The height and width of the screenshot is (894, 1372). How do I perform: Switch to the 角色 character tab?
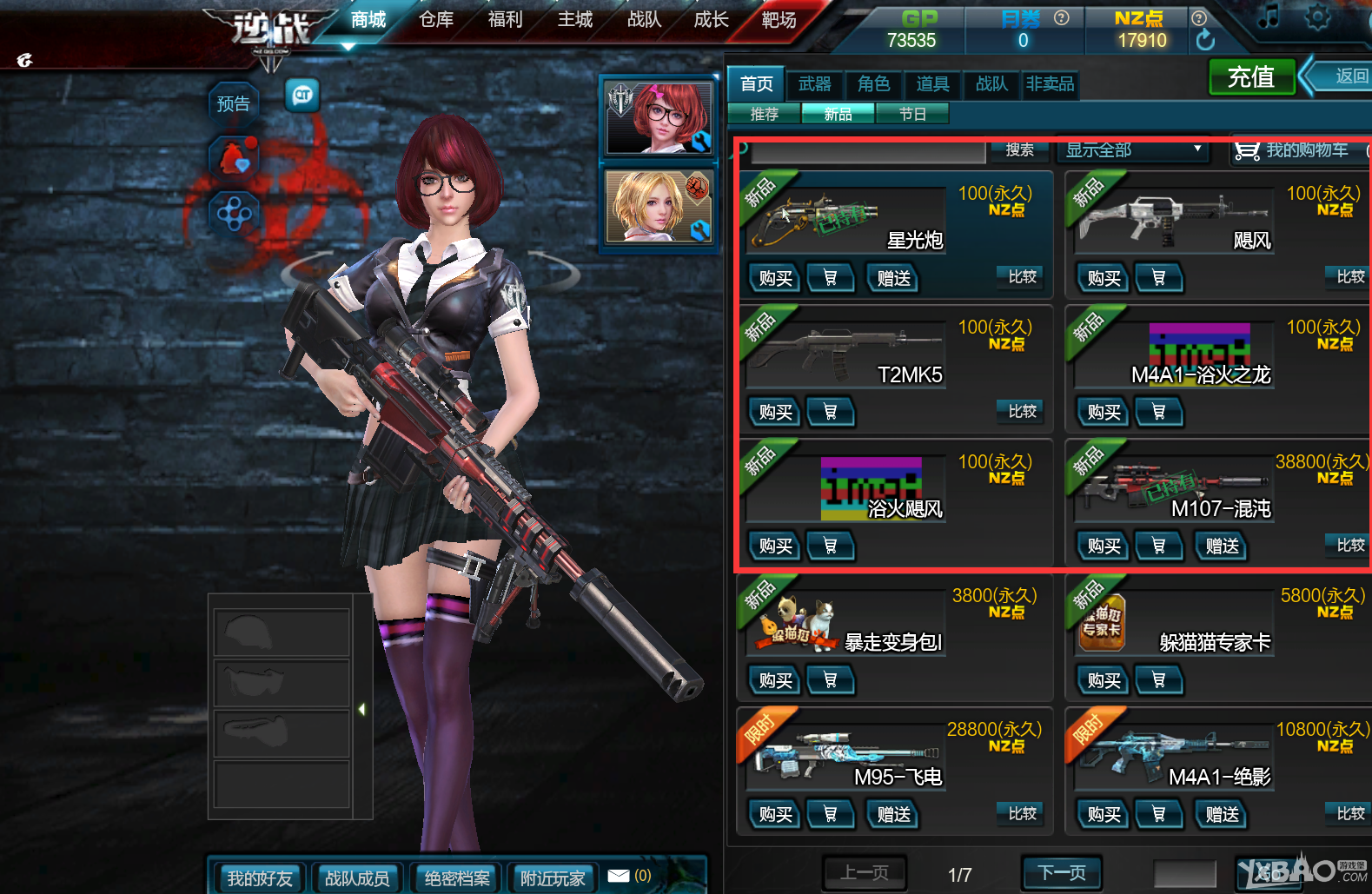point(873,83)
